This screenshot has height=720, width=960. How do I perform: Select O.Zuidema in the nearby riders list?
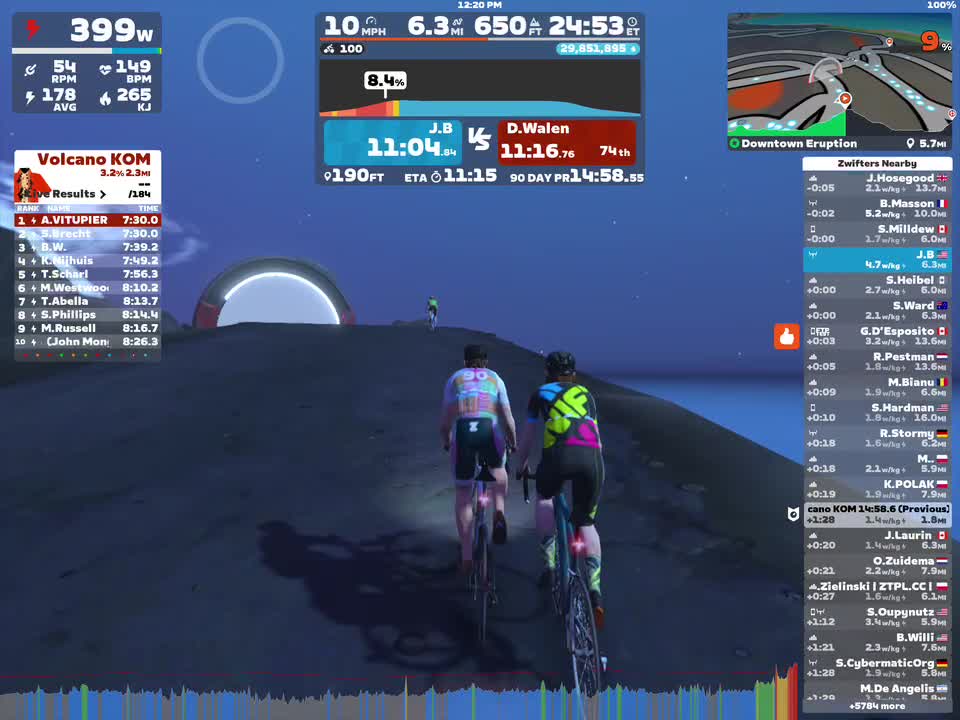click(877, 566)
